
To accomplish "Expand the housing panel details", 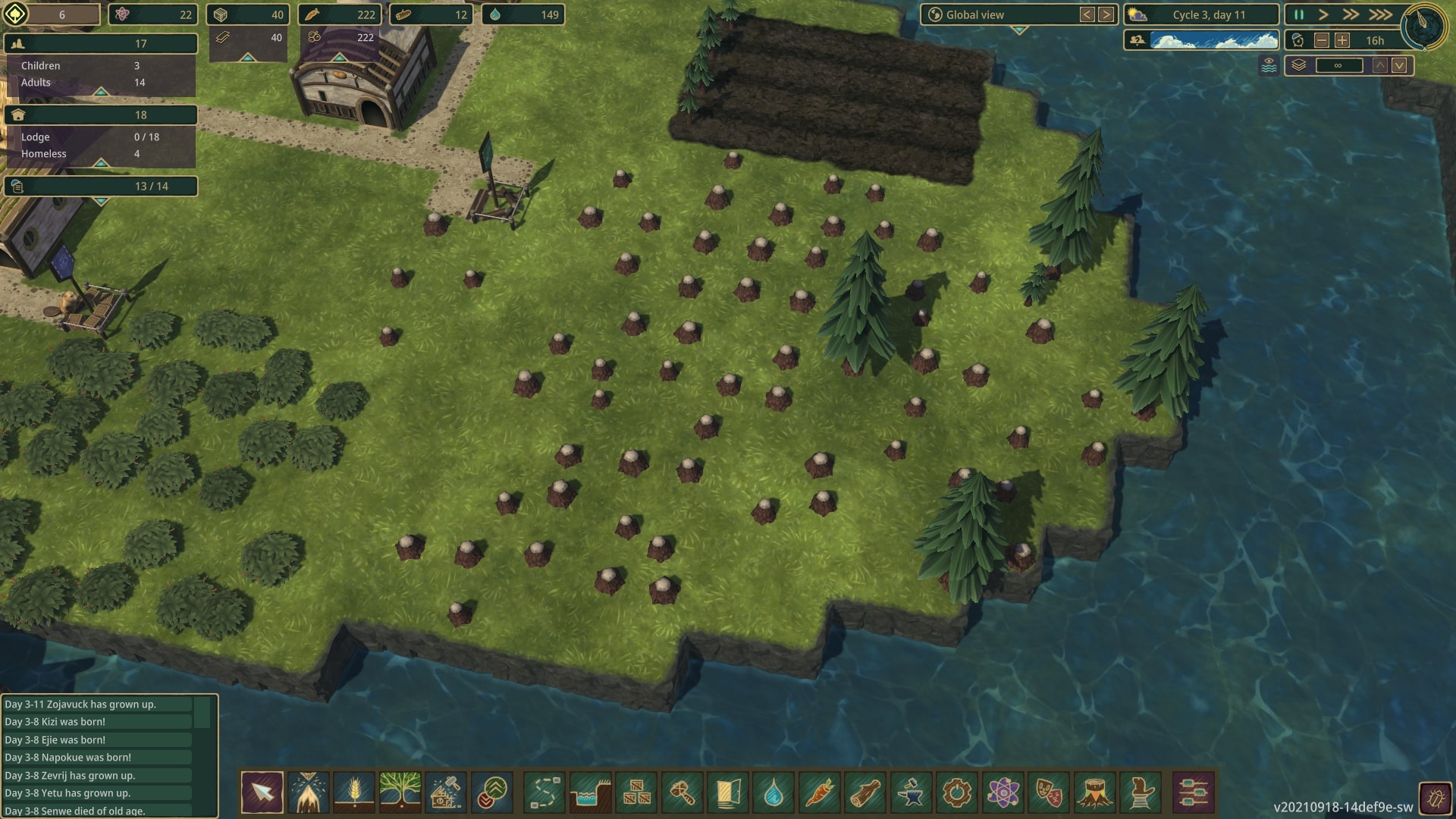I will (100, 164).
